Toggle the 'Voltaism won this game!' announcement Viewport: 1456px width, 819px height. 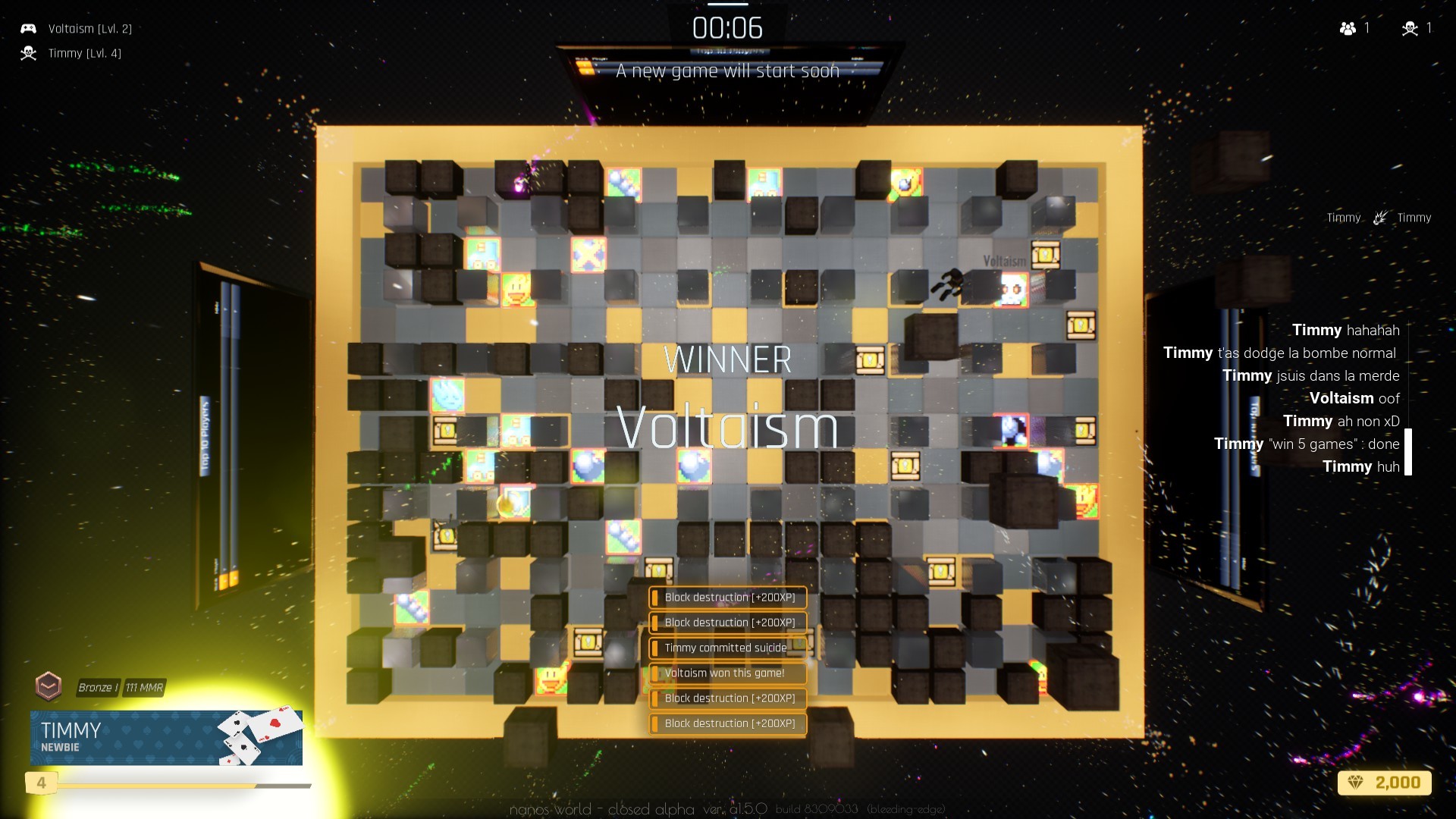coord(727,673)
